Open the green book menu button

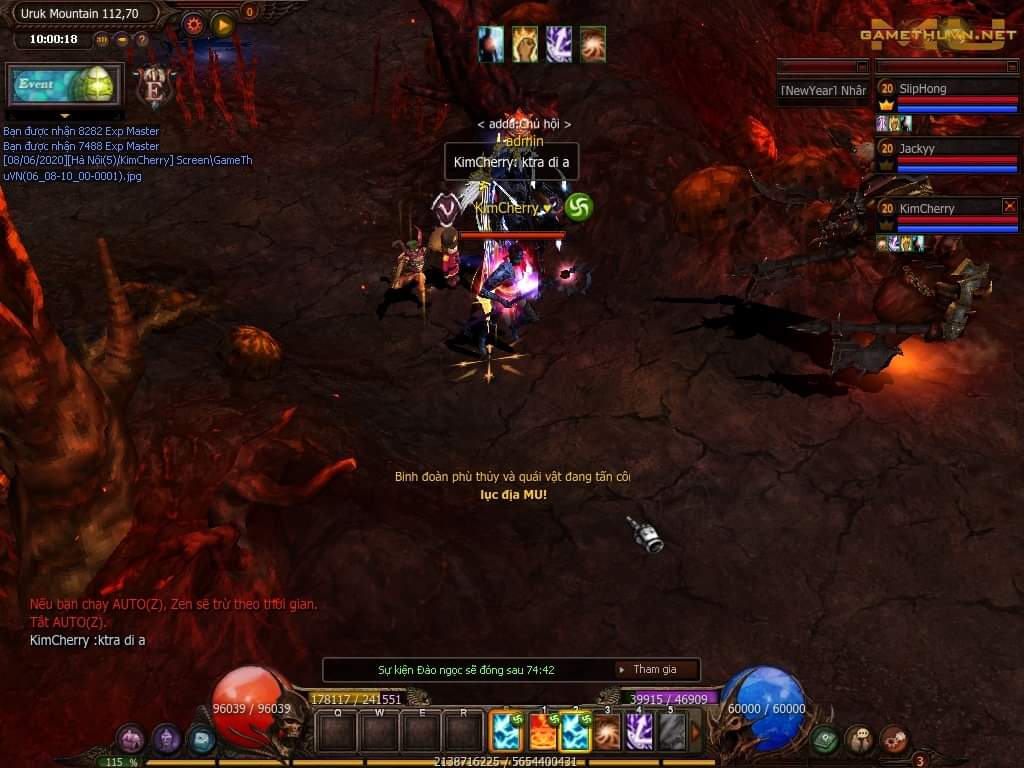pos(824,739)
